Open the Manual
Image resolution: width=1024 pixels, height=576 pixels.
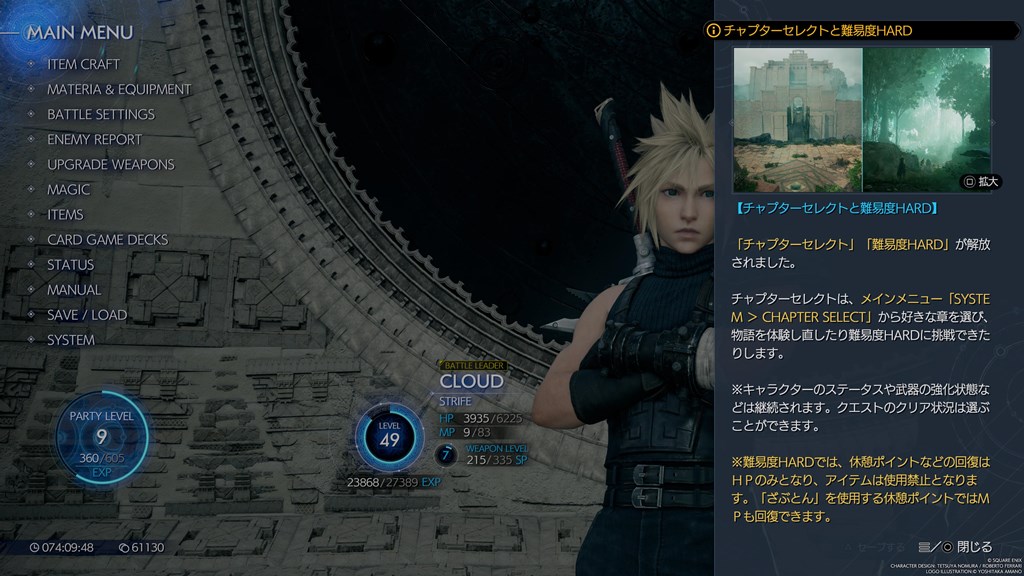(74, 289)
